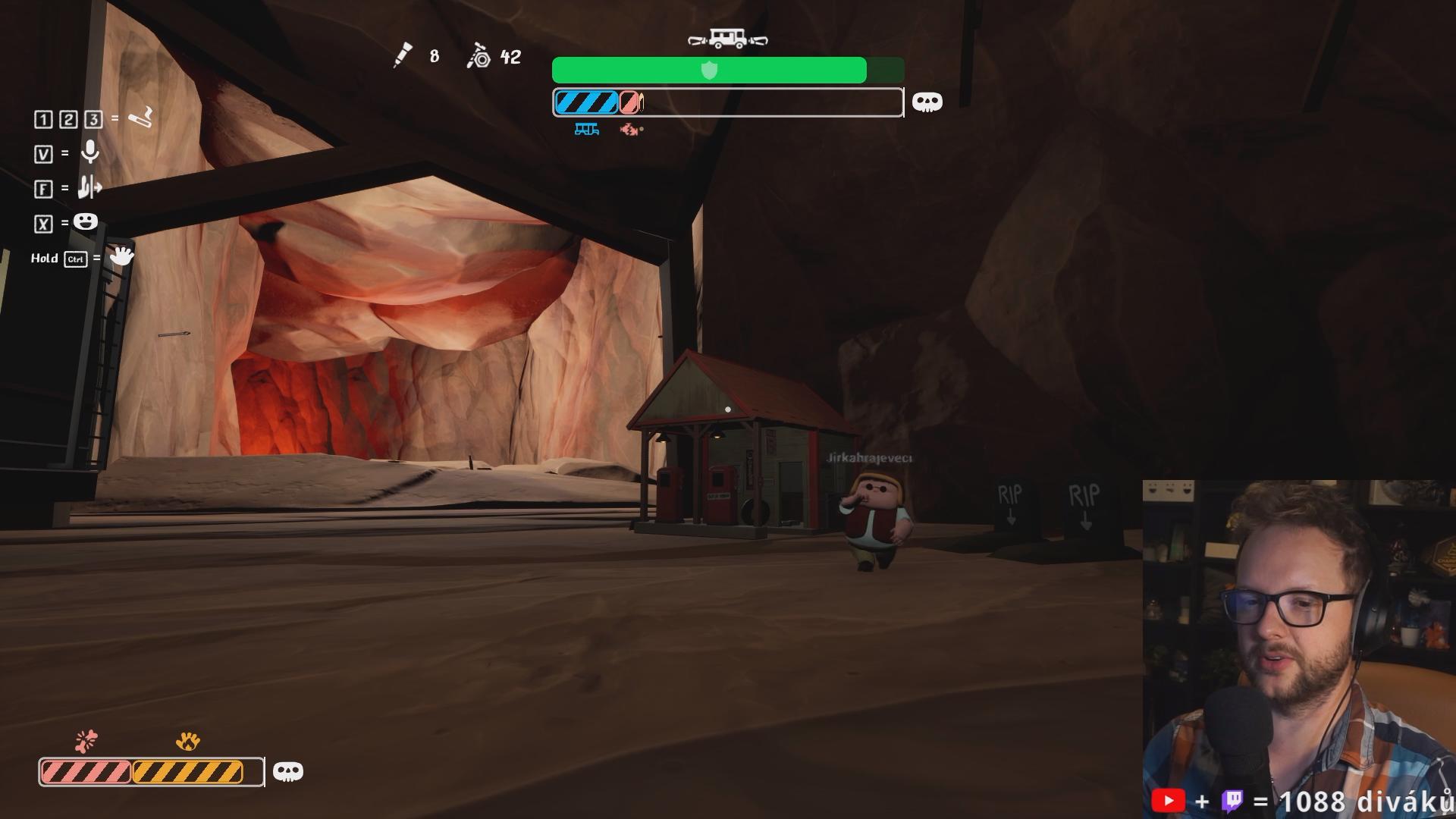
Task: Click the orange paw print icon
Action: point(187,741)
